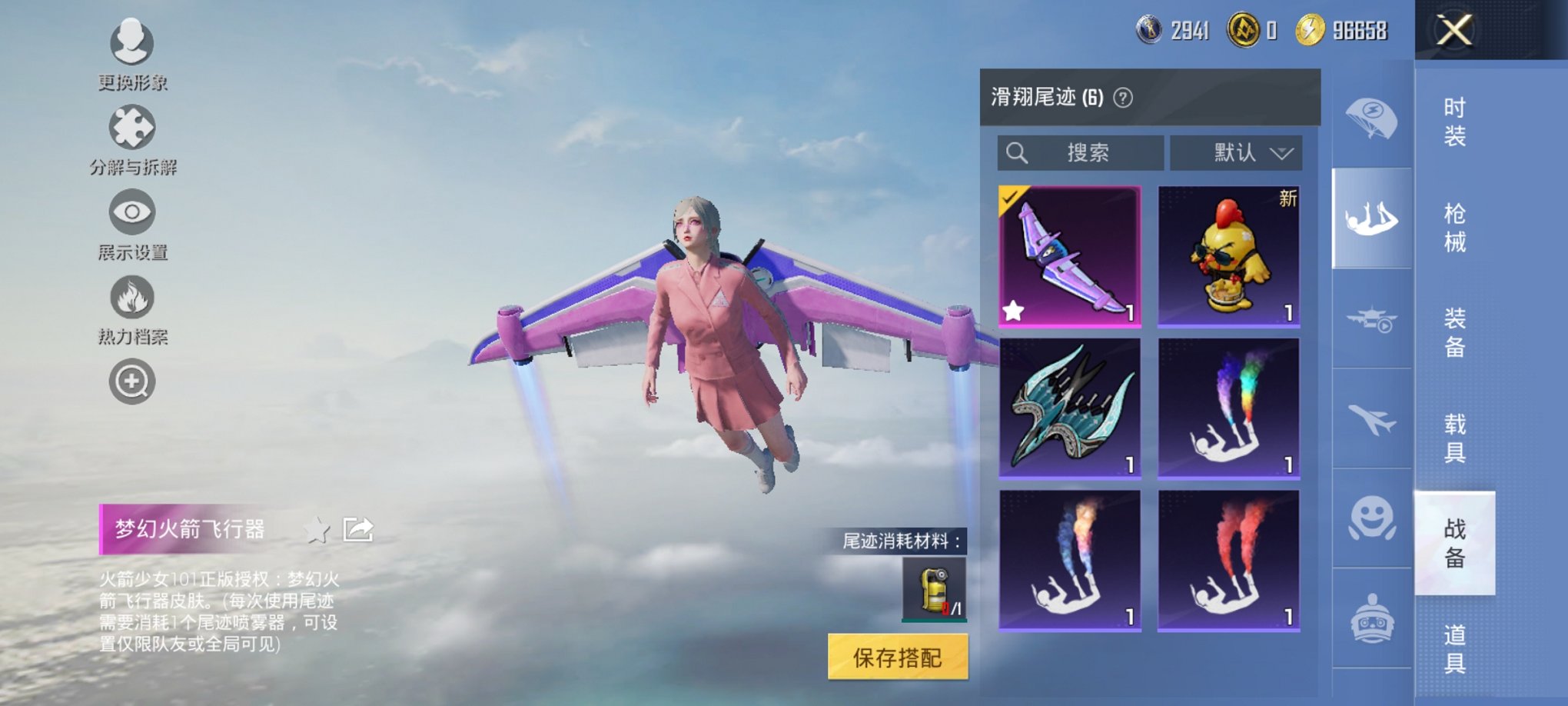Open the 默认 sorting dropdown
Screen dimensions: 1568x706
(1236, 152)
